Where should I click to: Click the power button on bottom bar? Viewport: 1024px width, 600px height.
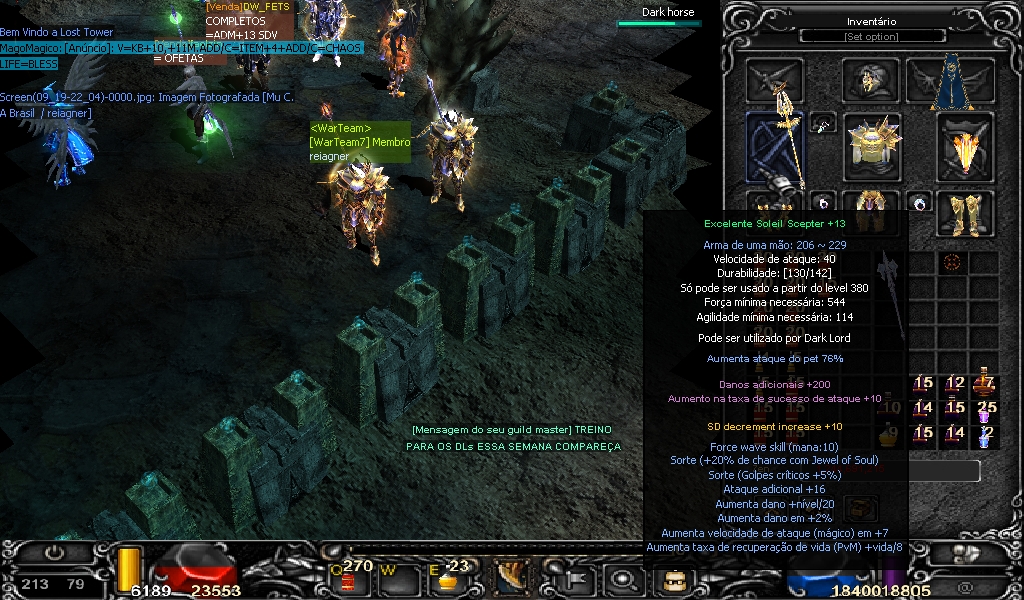click(54, 553)
